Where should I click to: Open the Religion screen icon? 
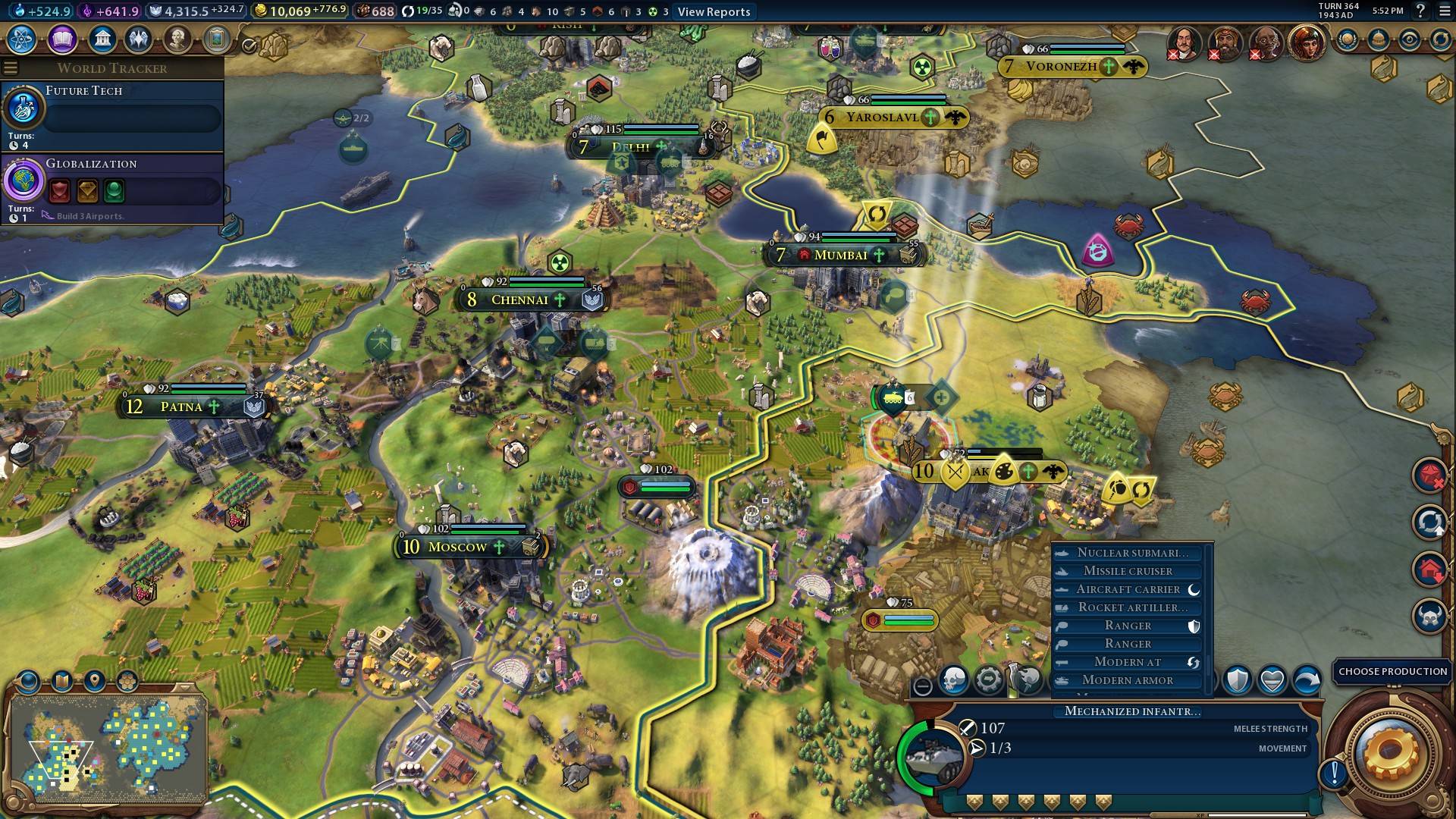pos(137,36)
